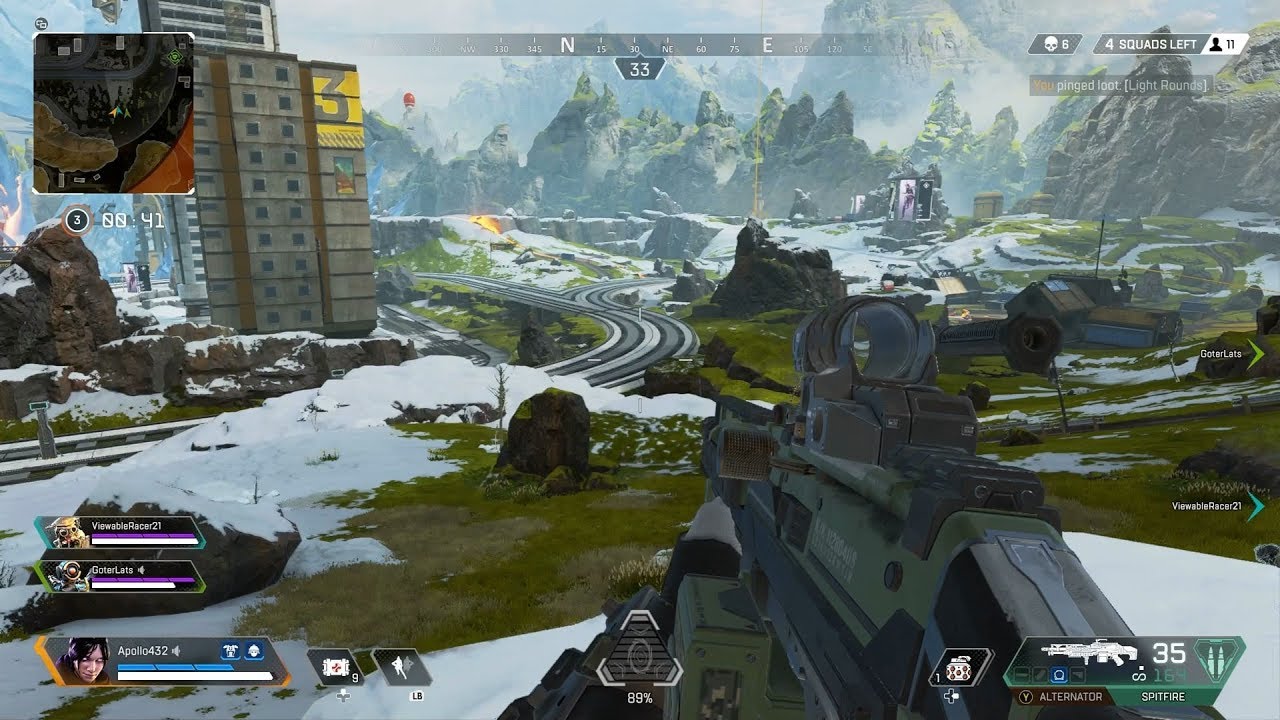Screen dimensions: 1280x720
Task: Click Apollo432's health bar
Action: coord(195,674)
